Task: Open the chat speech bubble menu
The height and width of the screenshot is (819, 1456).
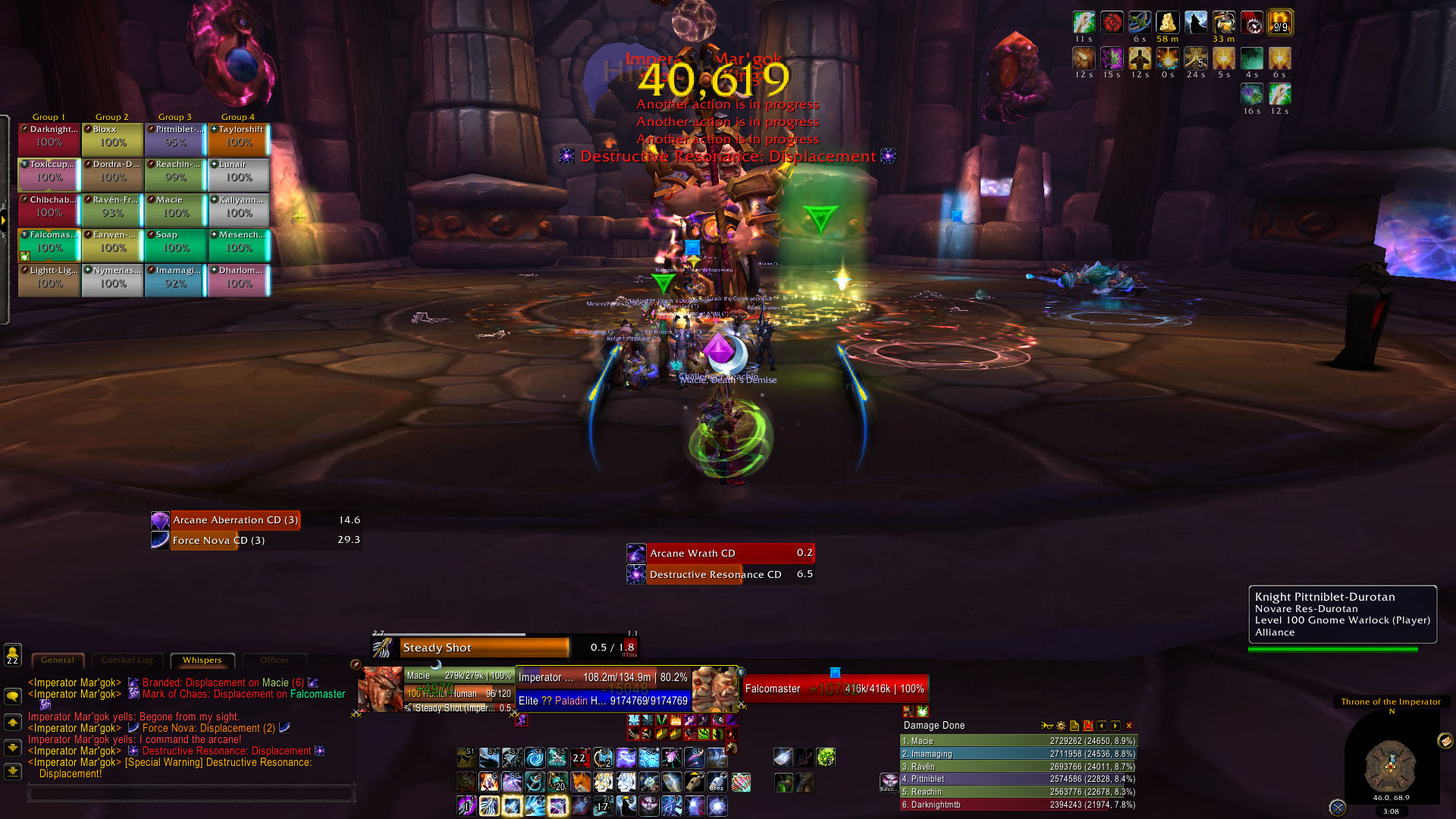Action: pos(13,695)
